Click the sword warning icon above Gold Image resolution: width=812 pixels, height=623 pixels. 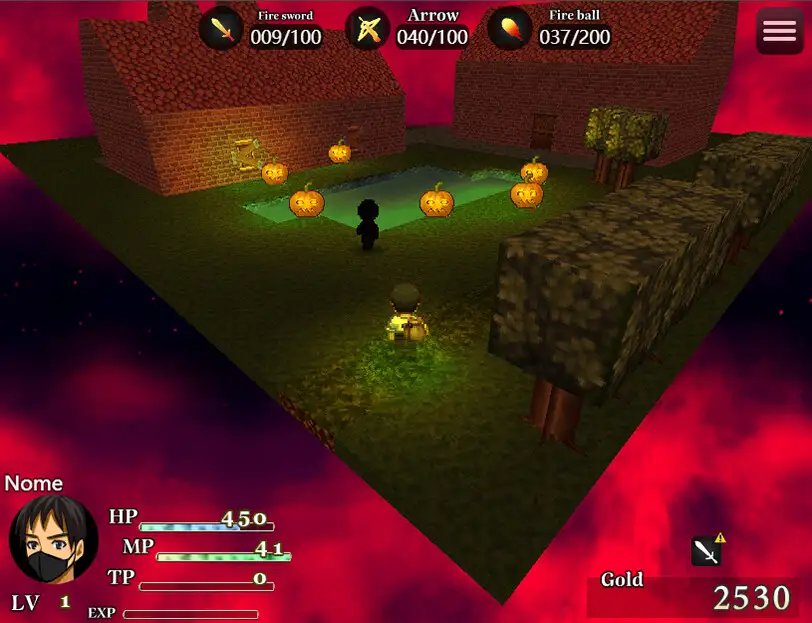tap(707, 550)
